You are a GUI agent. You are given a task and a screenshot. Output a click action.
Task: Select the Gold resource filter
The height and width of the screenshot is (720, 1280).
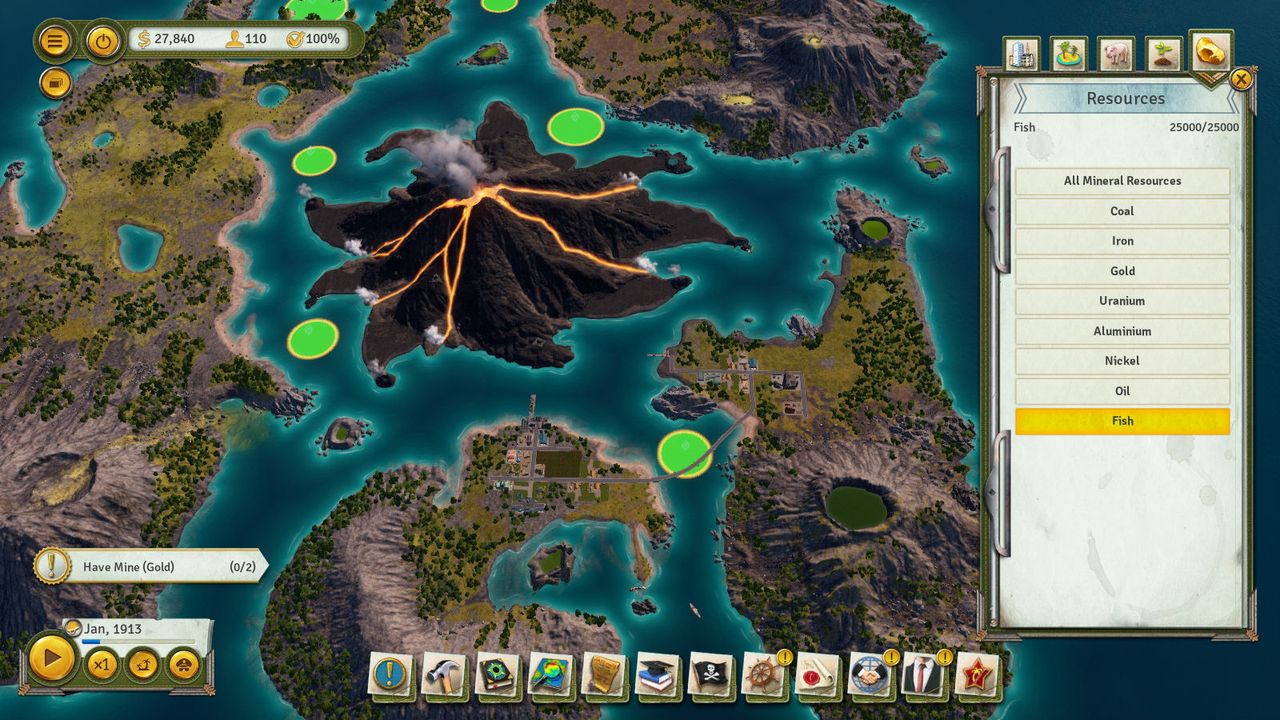[x=1122, y=271]
